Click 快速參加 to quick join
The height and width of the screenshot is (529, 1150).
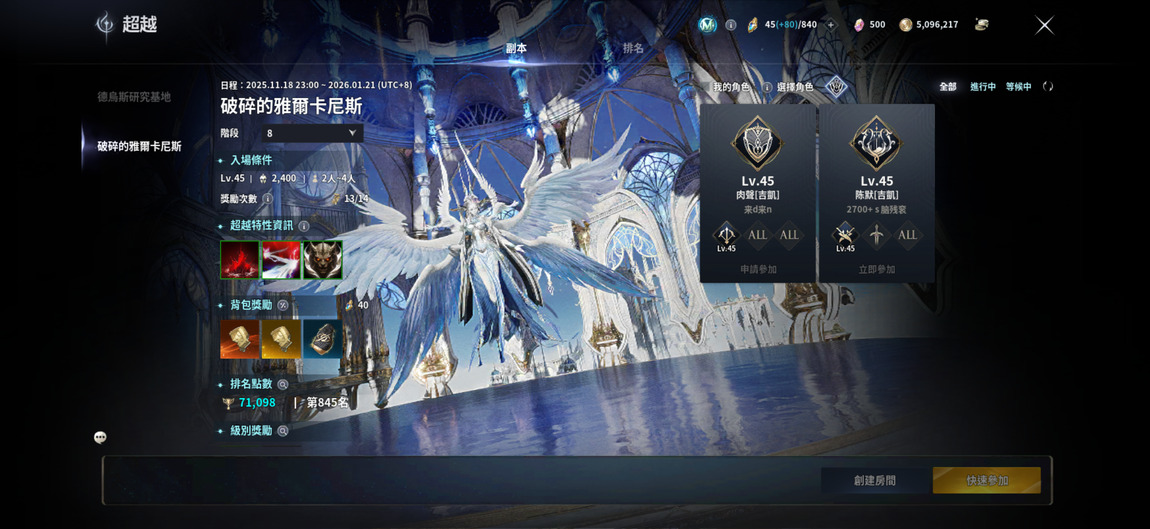coord(986,480)
